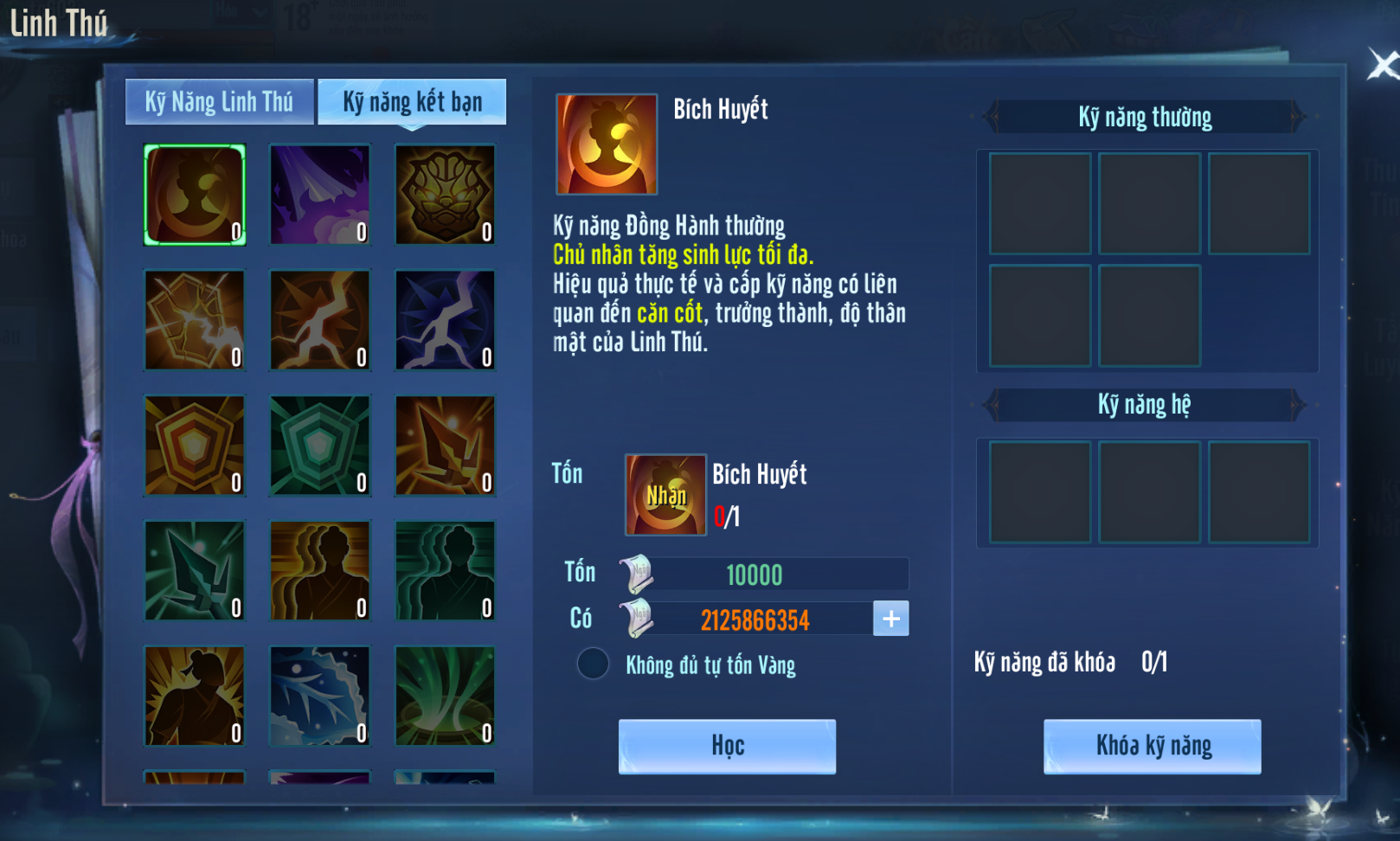Select the Kỹ năng kết bạn tab
Image resolution: width=1400 pixels, height=841 pixels.
(412, 102)
